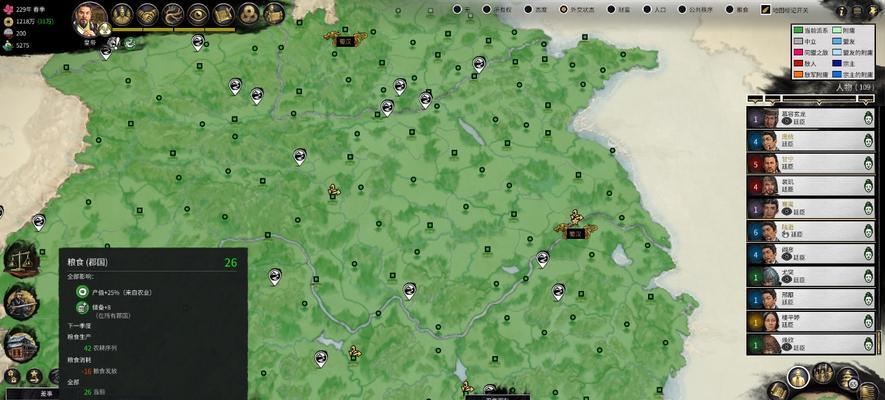Open the building panel button
The width and height of the screenshot is (885, 400).
(20, 345)
